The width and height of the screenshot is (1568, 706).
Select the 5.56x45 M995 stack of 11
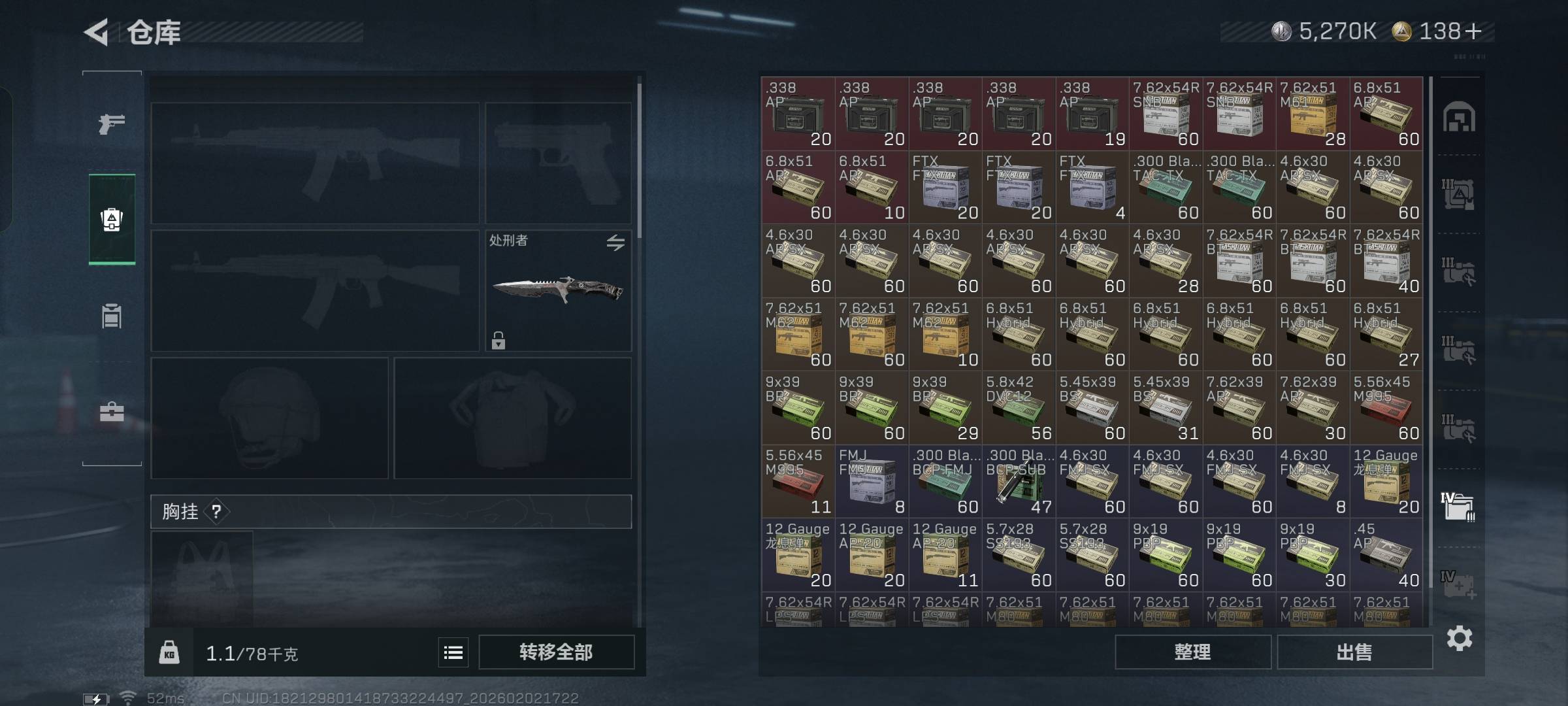click(x=798, y=482)
